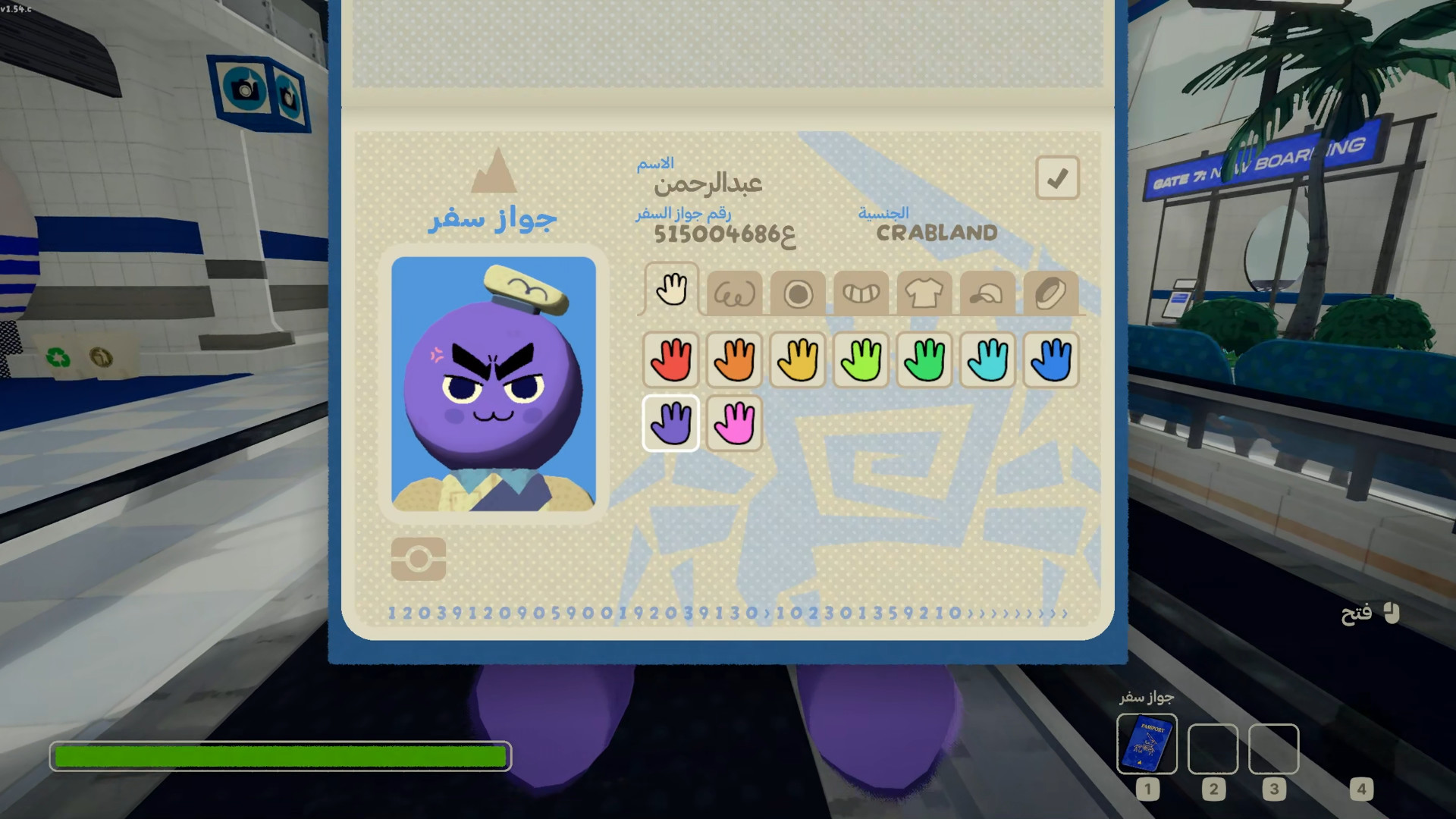Choose the lime green hand color
This screenshot has height=819, width=1456.
[x=861, y=359]
